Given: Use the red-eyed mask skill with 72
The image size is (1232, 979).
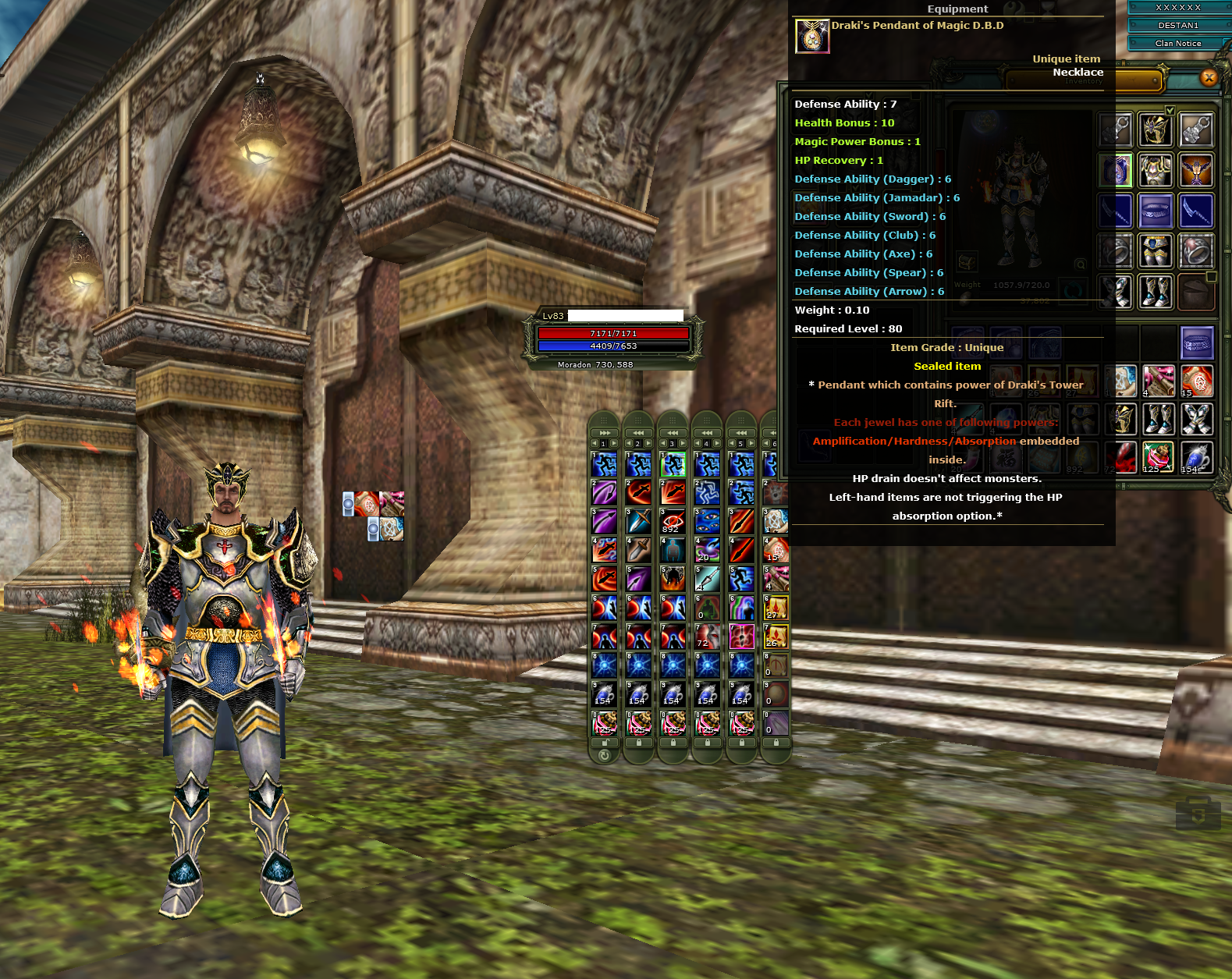Looking at the screenshot, I should point(707,637).
